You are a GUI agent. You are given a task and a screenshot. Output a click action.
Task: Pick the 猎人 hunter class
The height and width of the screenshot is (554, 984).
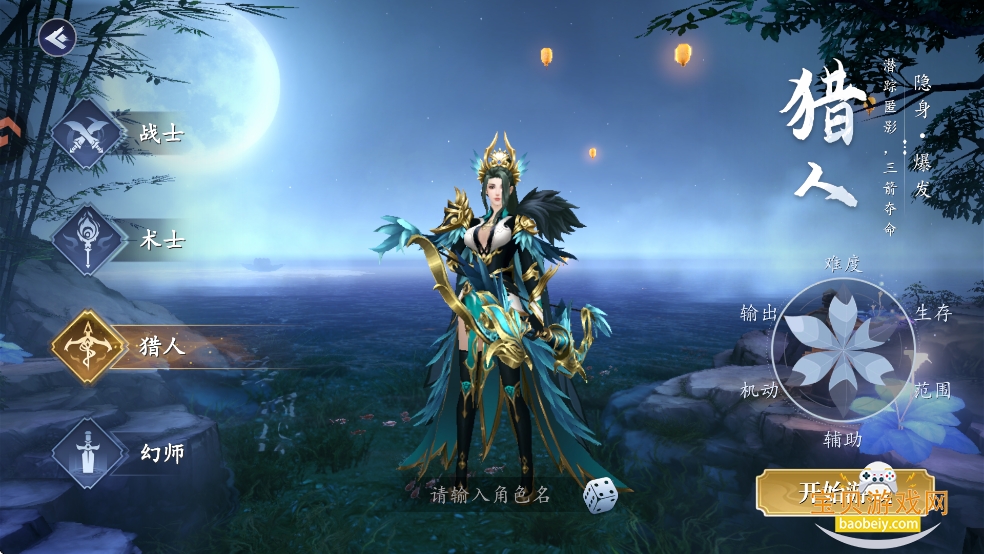click(x=90, y=347)
